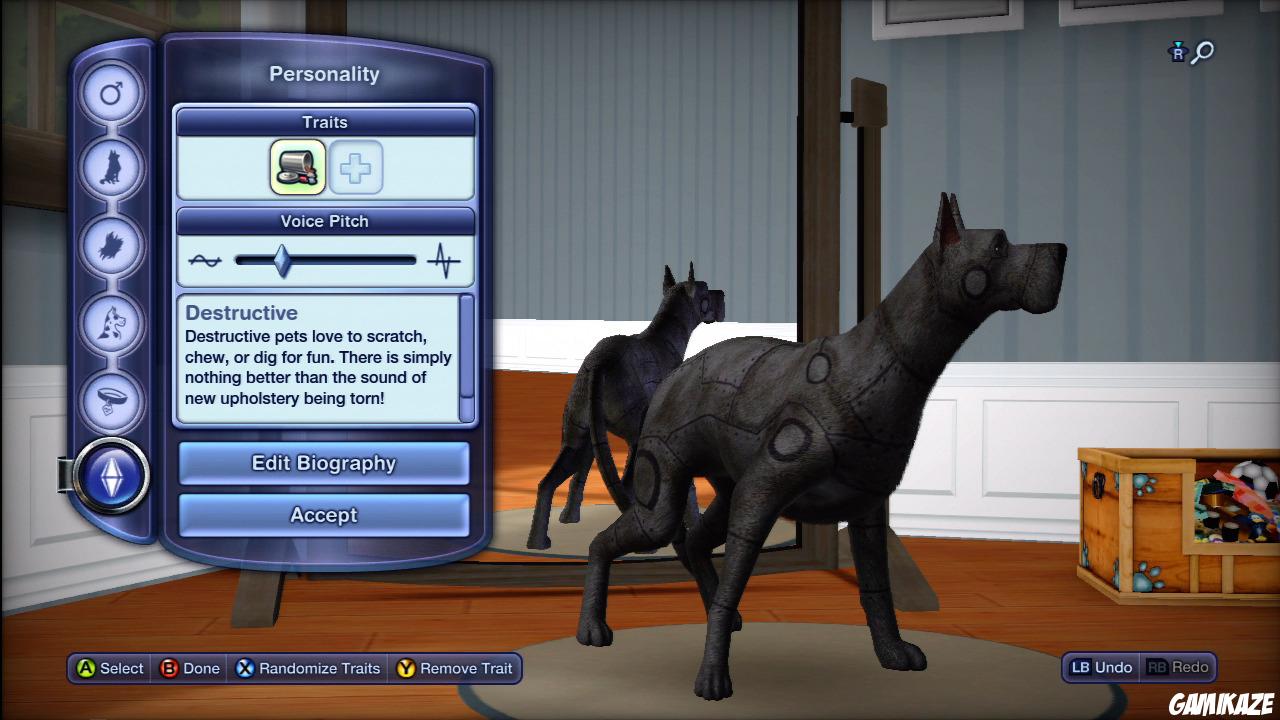
Task: Select the gender symbol icon in sidebar
Action: tap(112, 92)
